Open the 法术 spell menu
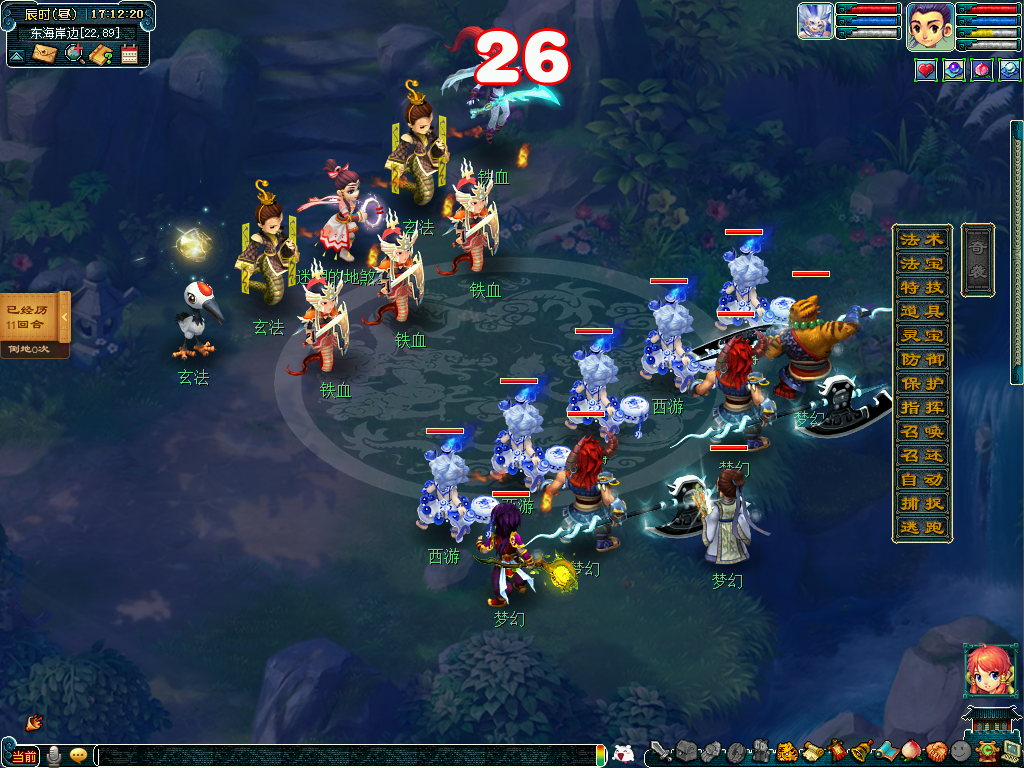Screen dimensions: 1024x768 (921, 240)
